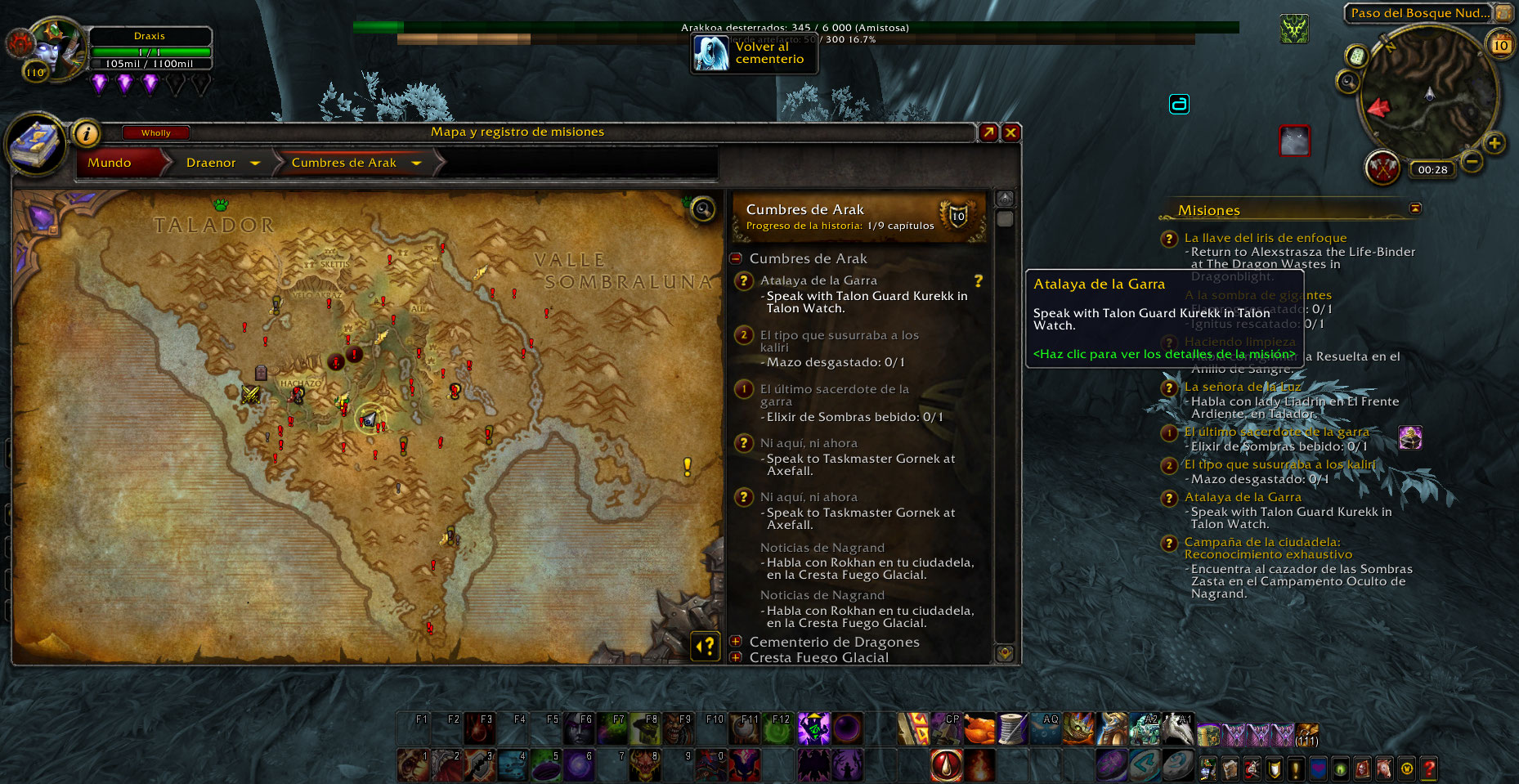
Task: Open the Draxis player portrait
Action: coord(56,49)
